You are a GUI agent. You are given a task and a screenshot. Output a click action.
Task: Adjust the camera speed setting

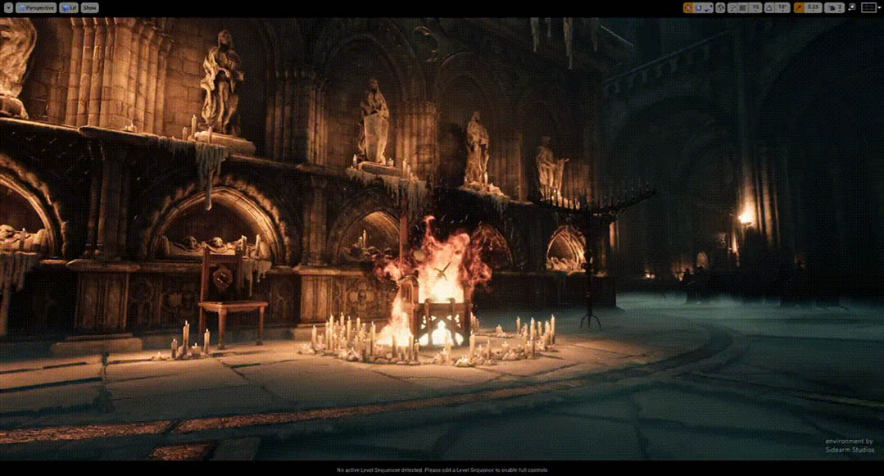833,7
